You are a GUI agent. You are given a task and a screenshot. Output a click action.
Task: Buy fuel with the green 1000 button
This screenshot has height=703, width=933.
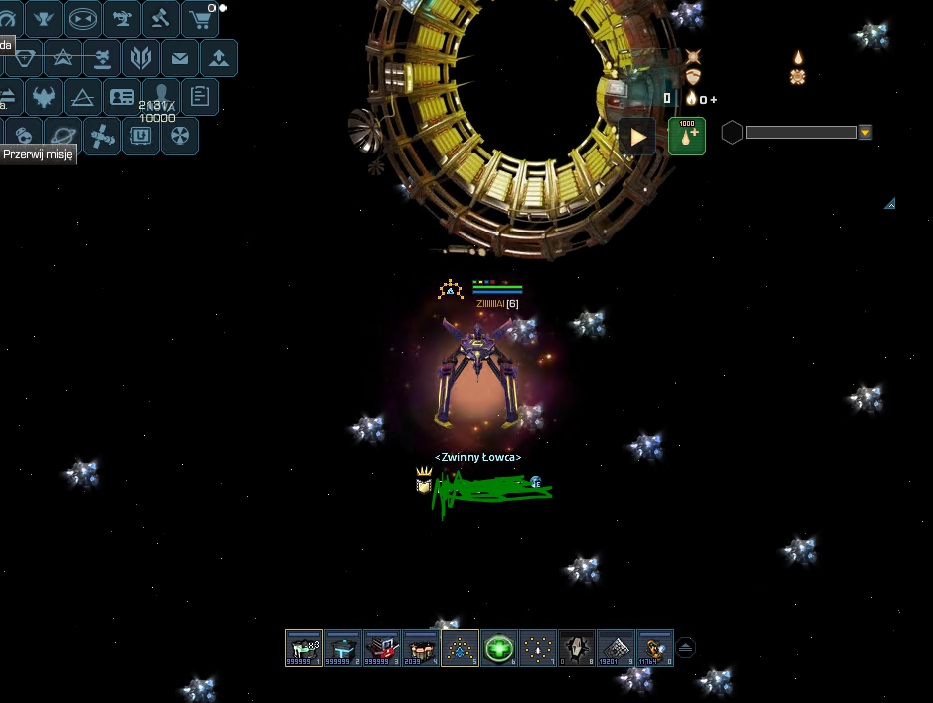pos(687,136)
